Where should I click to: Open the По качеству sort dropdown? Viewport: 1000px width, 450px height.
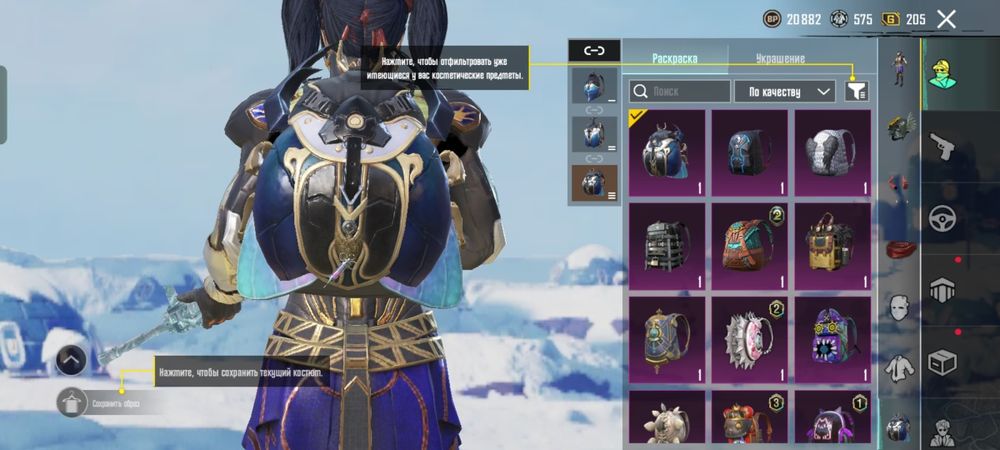(x=785, y=91)
